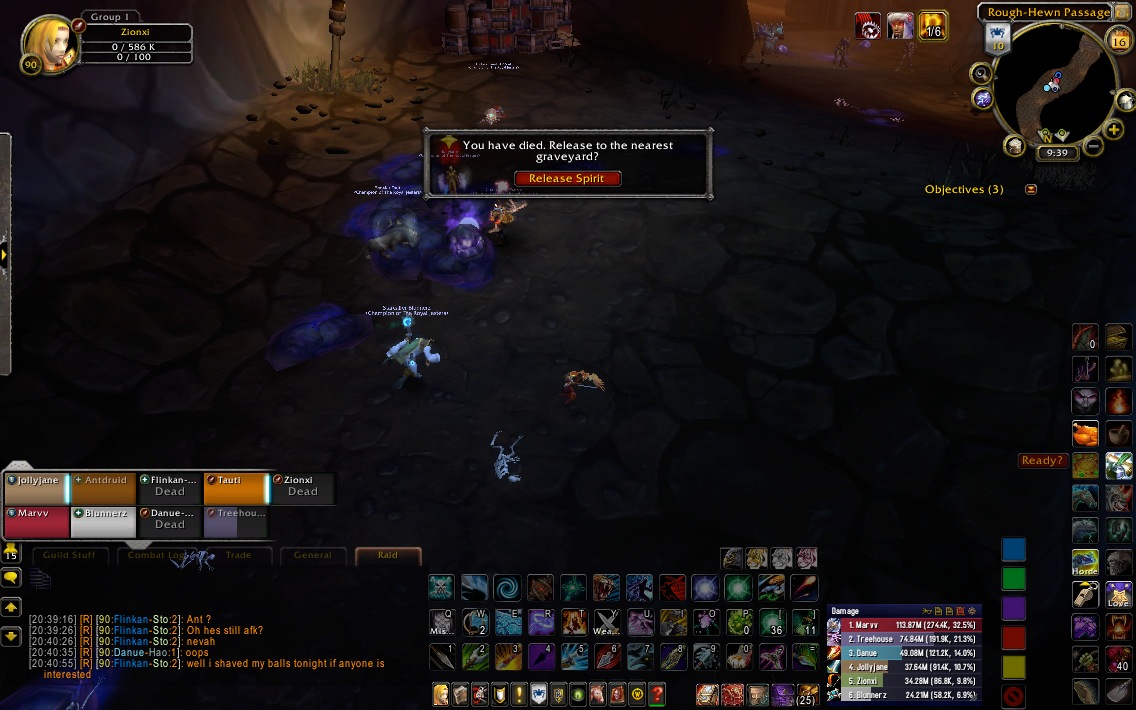Click Blunnerz's raid frame
Viewport: 1136px width, 710px height.
click(103, 522)
